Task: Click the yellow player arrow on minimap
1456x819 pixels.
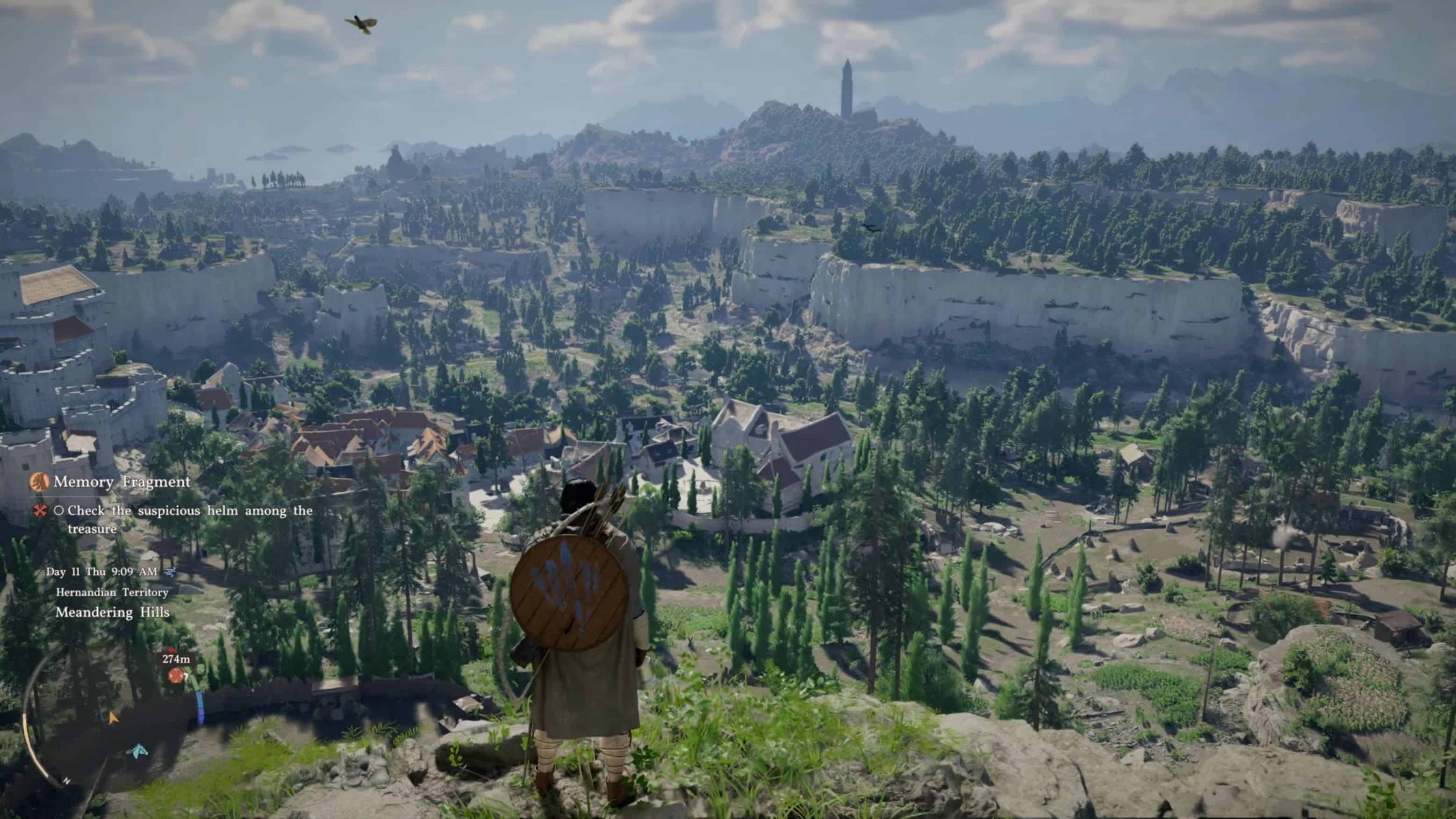Action: point(113,718)
